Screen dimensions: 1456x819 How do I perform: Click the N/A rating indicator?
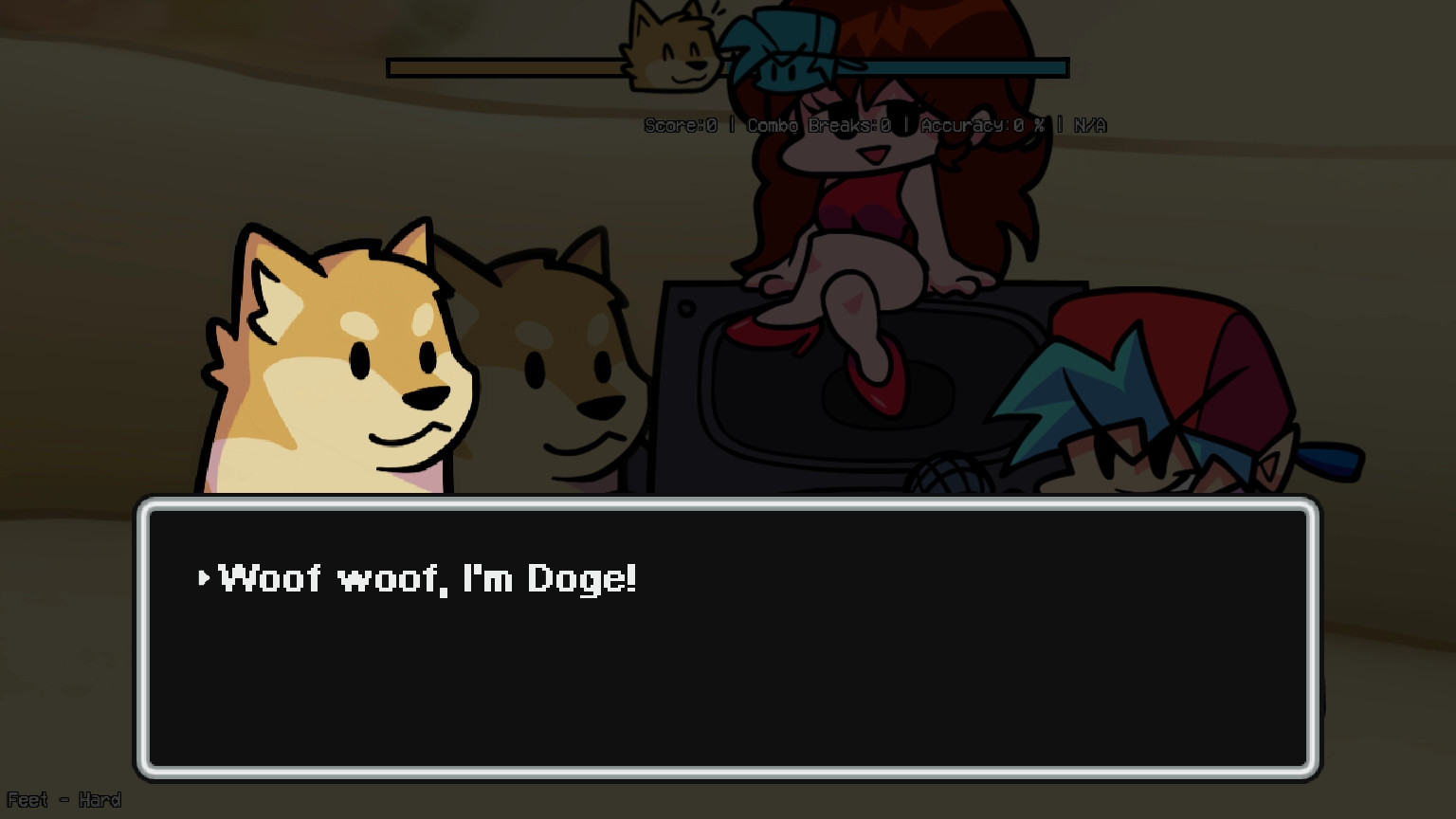1089,124
